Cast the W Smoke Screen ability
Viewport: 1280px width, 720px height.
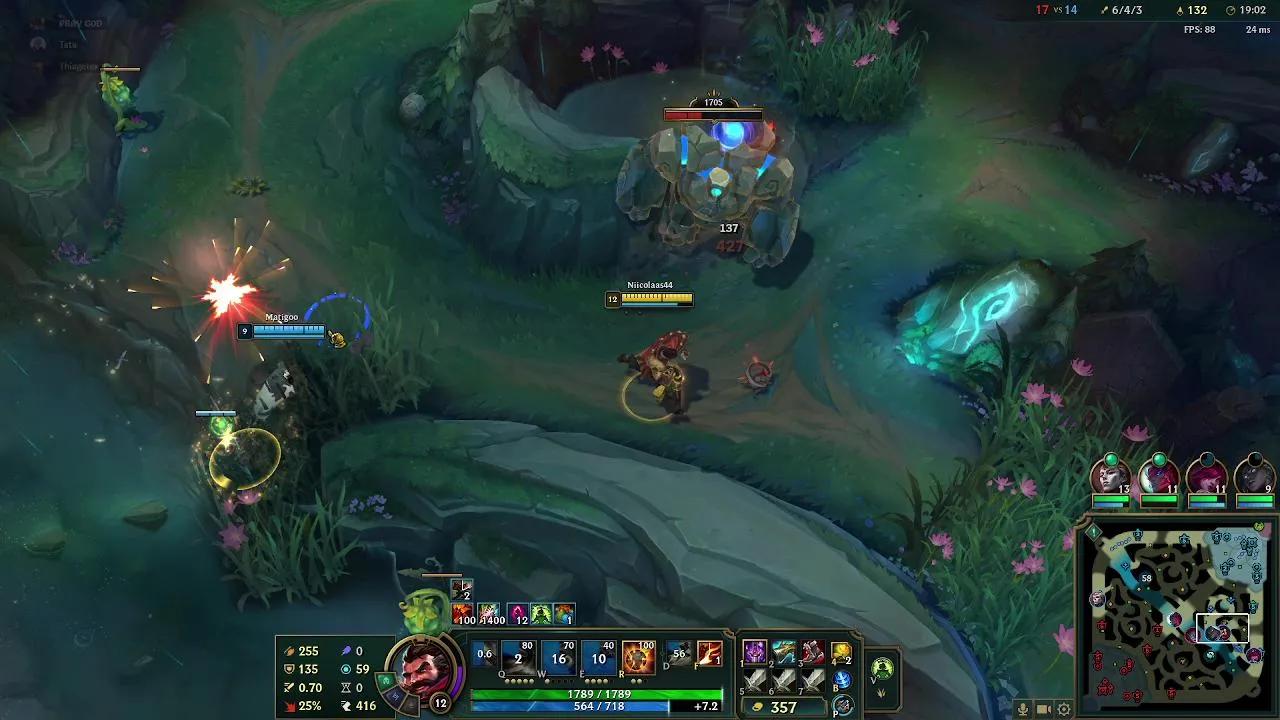tap(556, 658)
